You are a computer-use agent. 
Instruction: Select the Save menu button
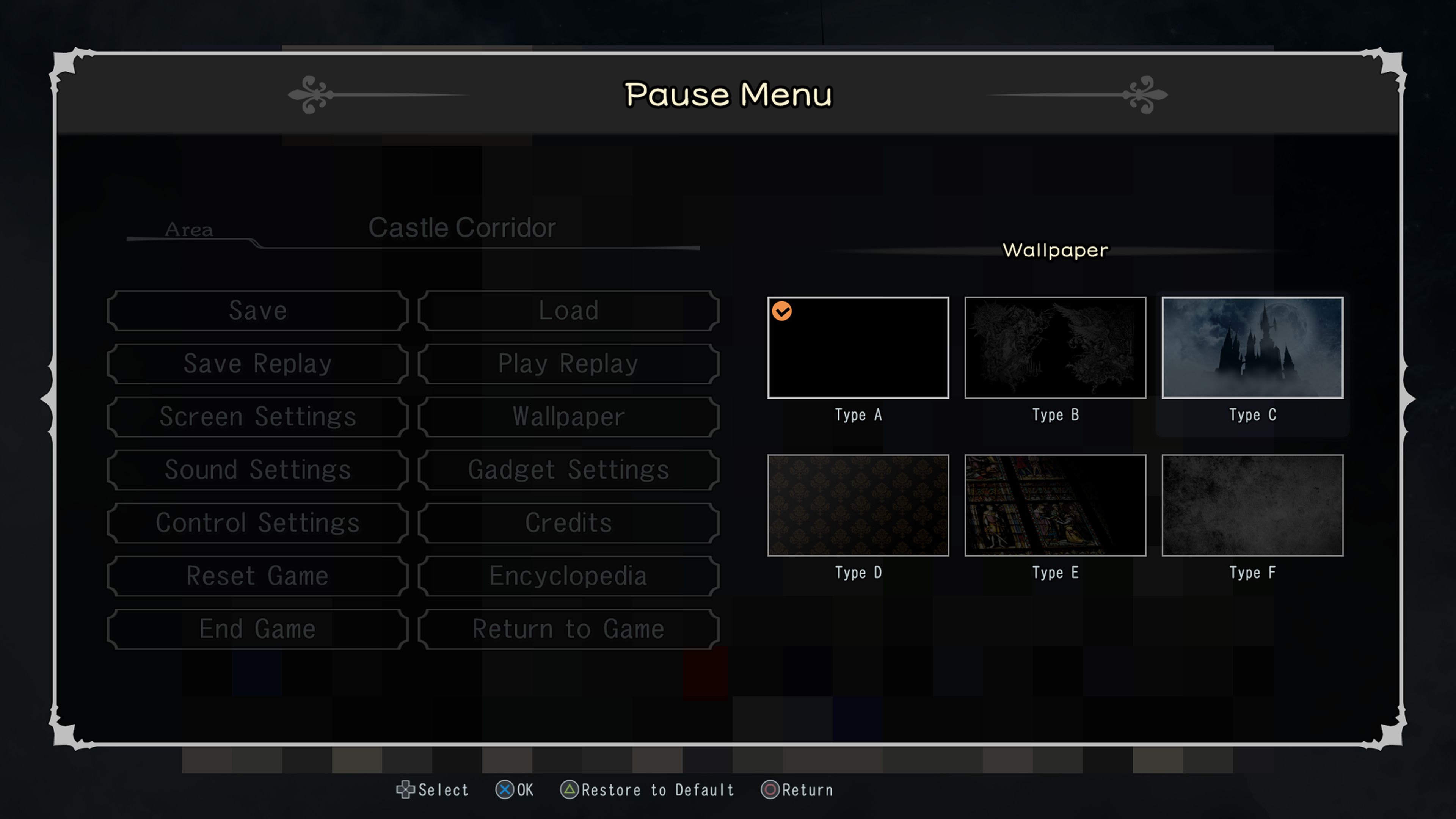258,311
